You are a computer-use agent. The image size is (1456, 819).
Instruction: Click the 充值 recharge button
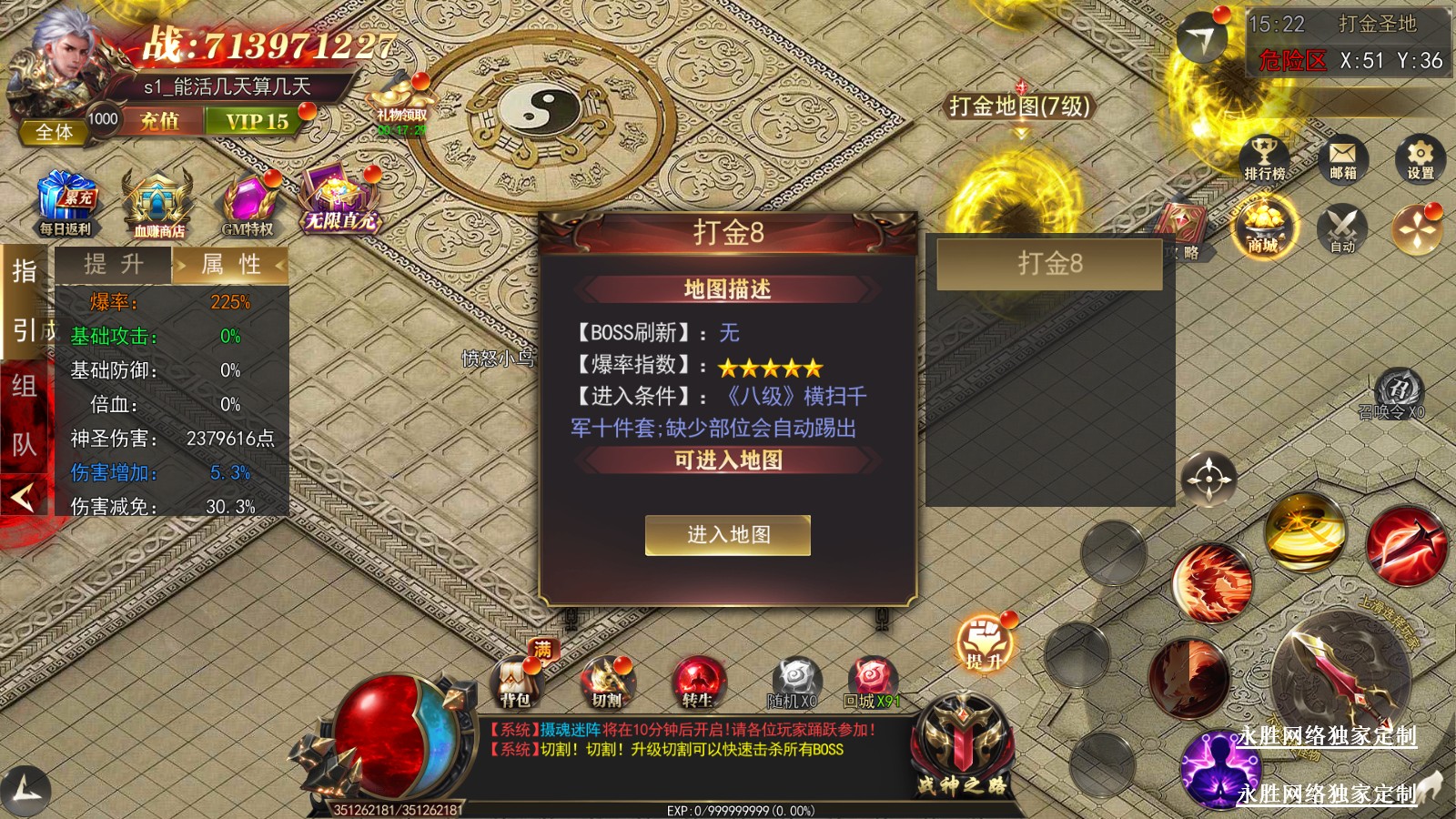159,121
